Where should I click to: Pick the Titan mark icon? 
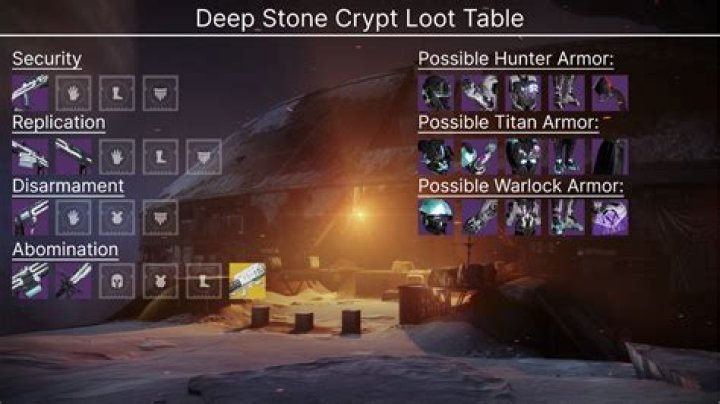coord(609,155)
